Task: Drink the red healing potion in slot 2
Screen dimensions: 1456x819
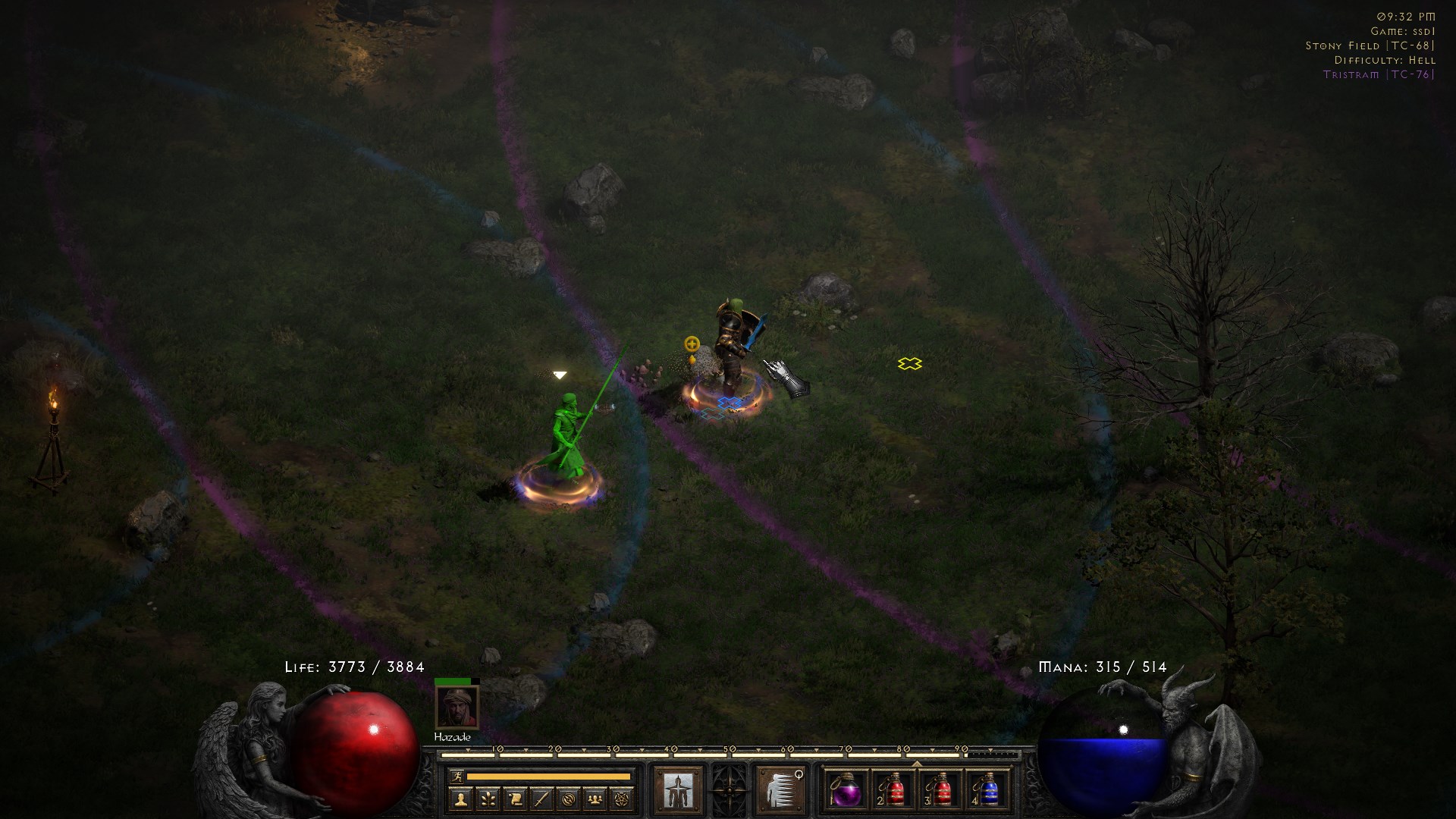Action: [x=894, y=793]
